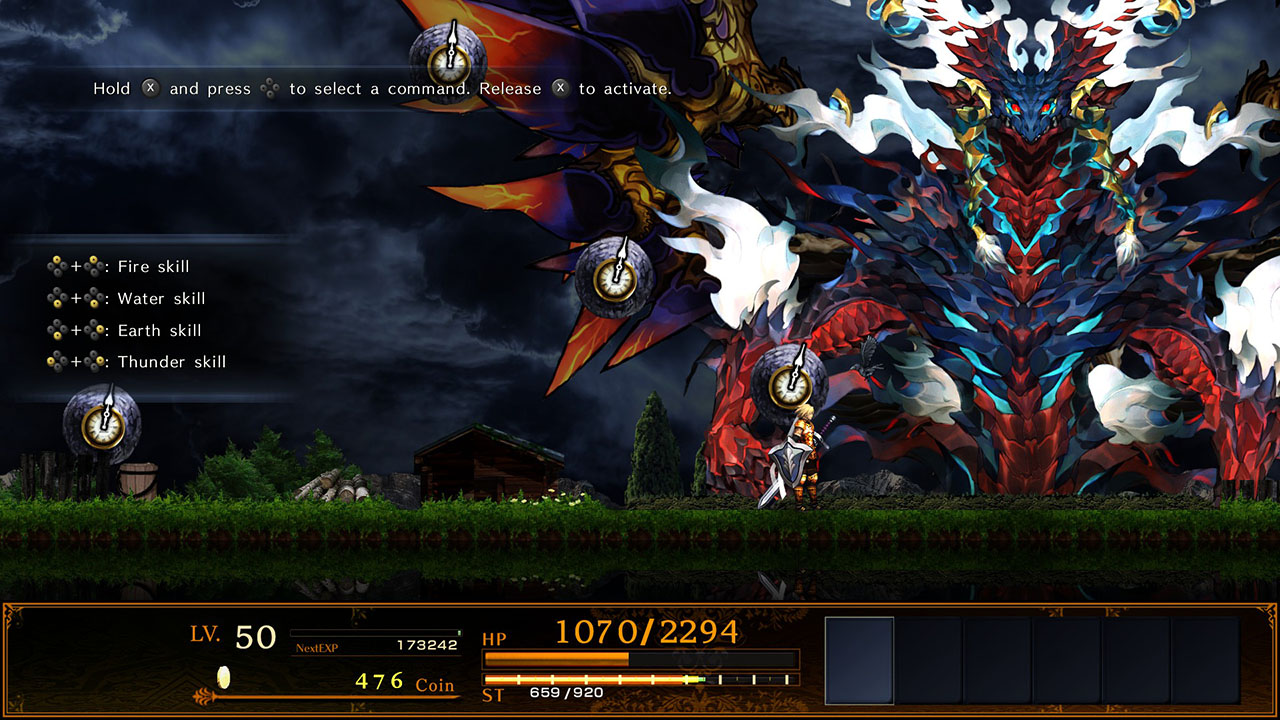Select the Earth skill d-pad icon
1280x720 pixels.
[57, 330]
